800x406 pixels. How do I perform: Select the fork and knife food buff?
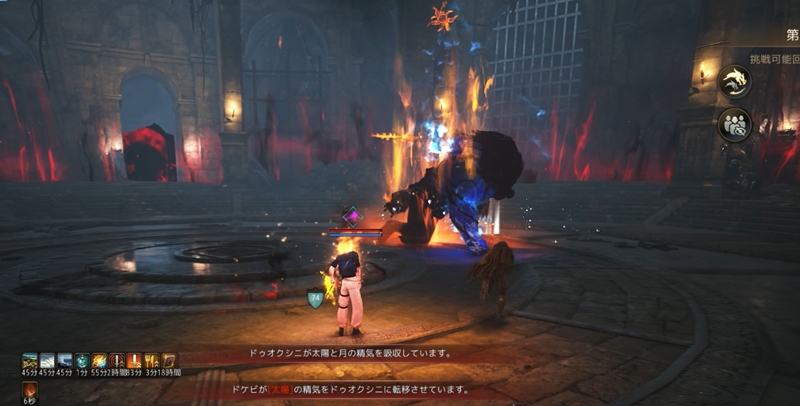152,361
